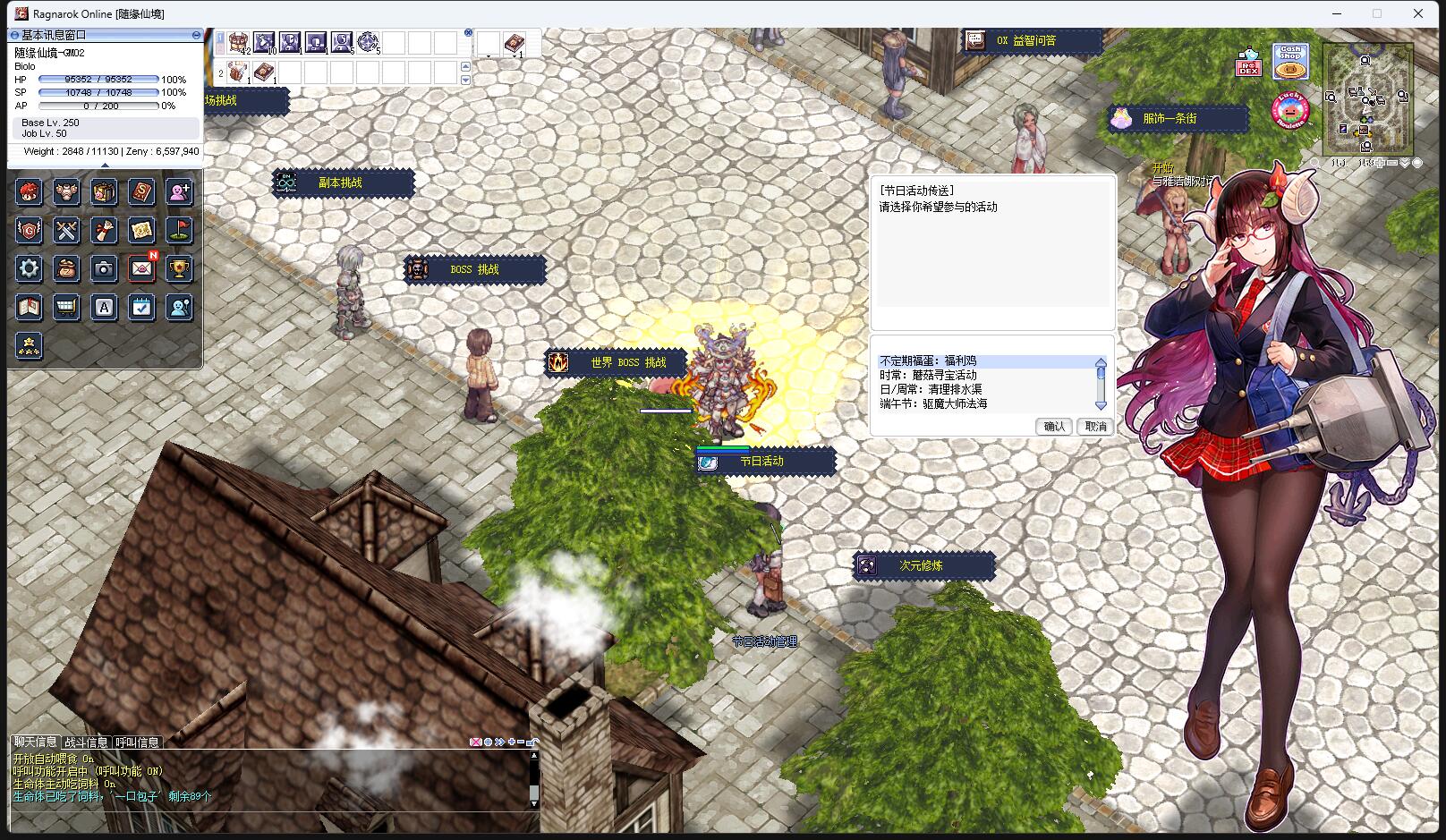Open the world map parchment icon
This screenshot has width=1446, height=840.
[x=141, y=230]
